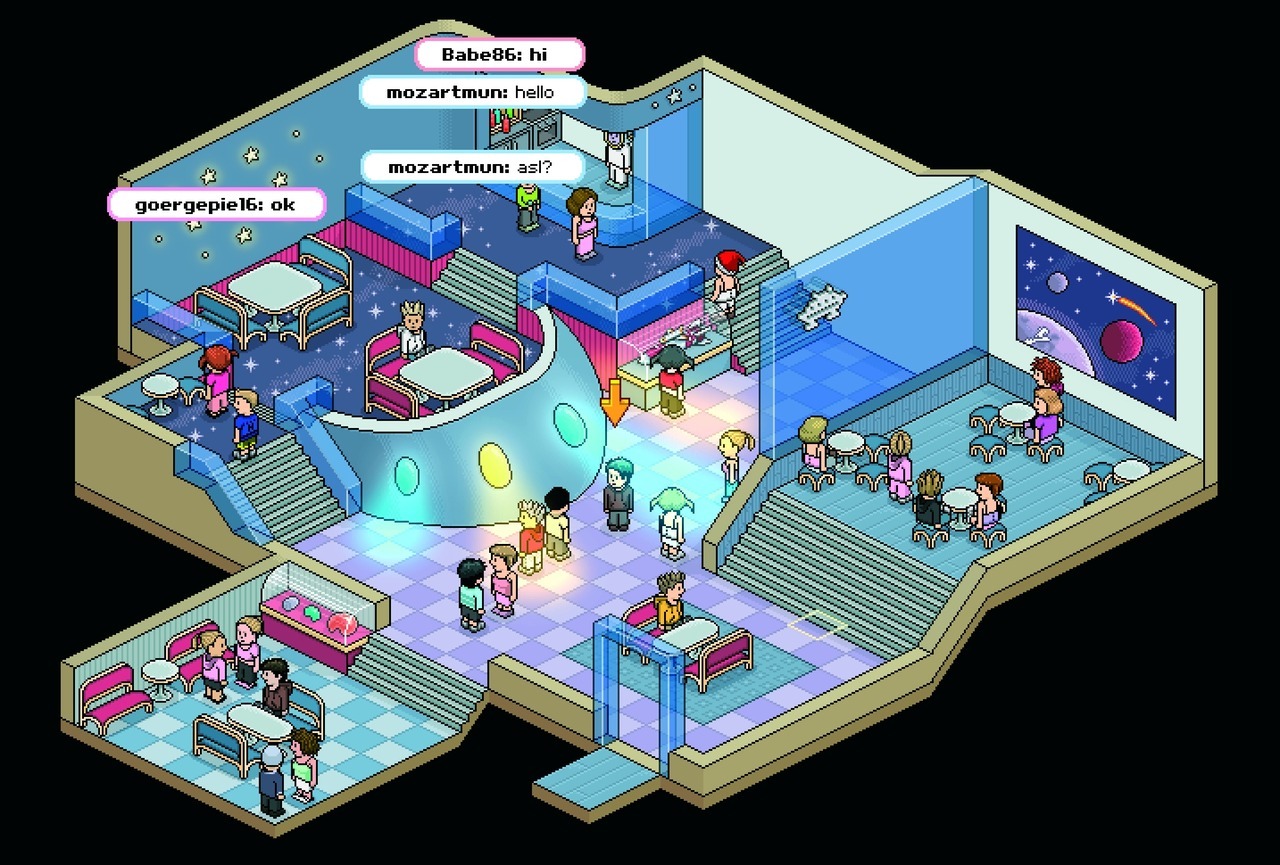Select goergepie16's "ok" chat bubble

[x=217, y=205]
